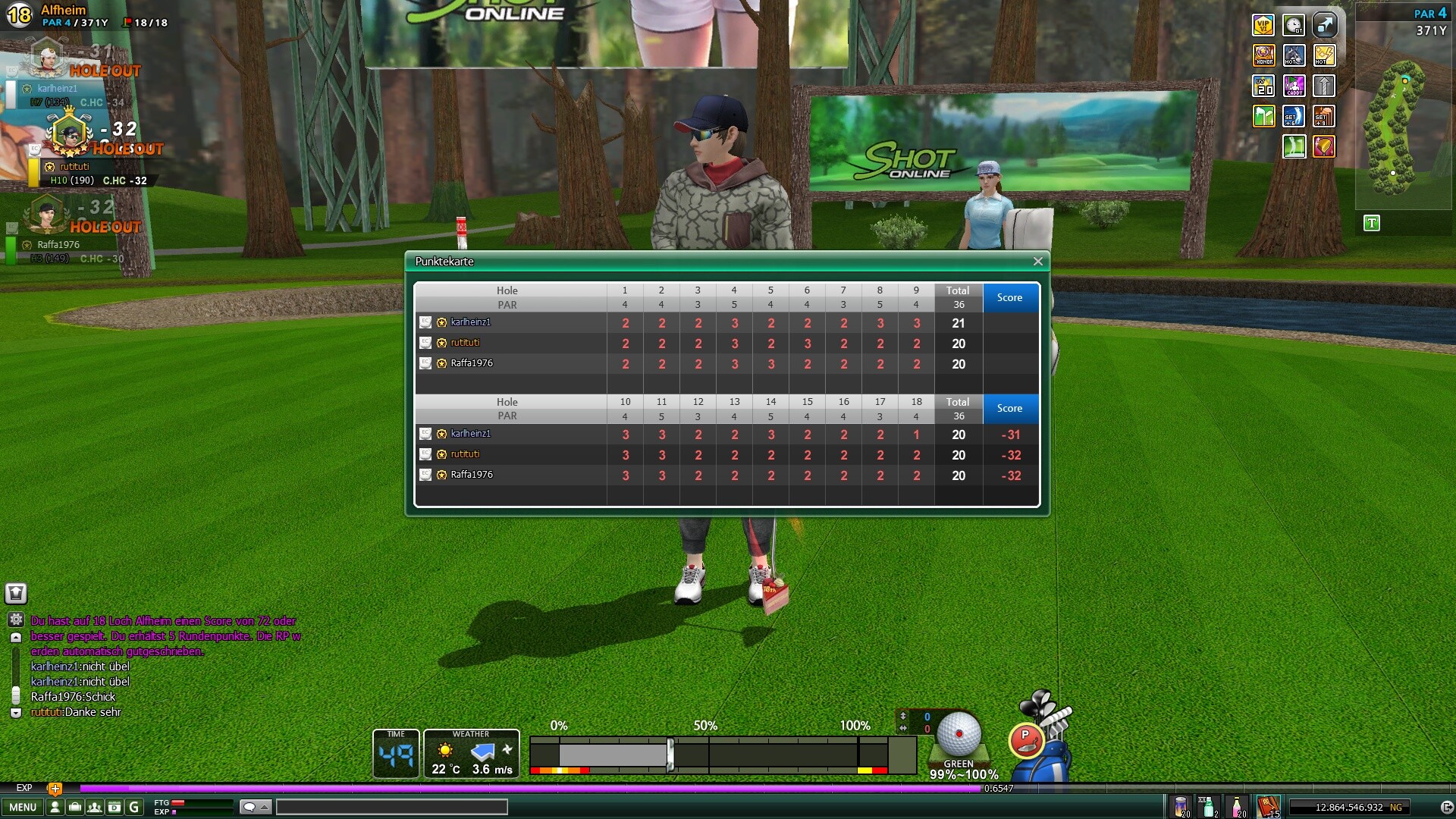
Task: Open the Caddy buff icon
Action: 1294,86
